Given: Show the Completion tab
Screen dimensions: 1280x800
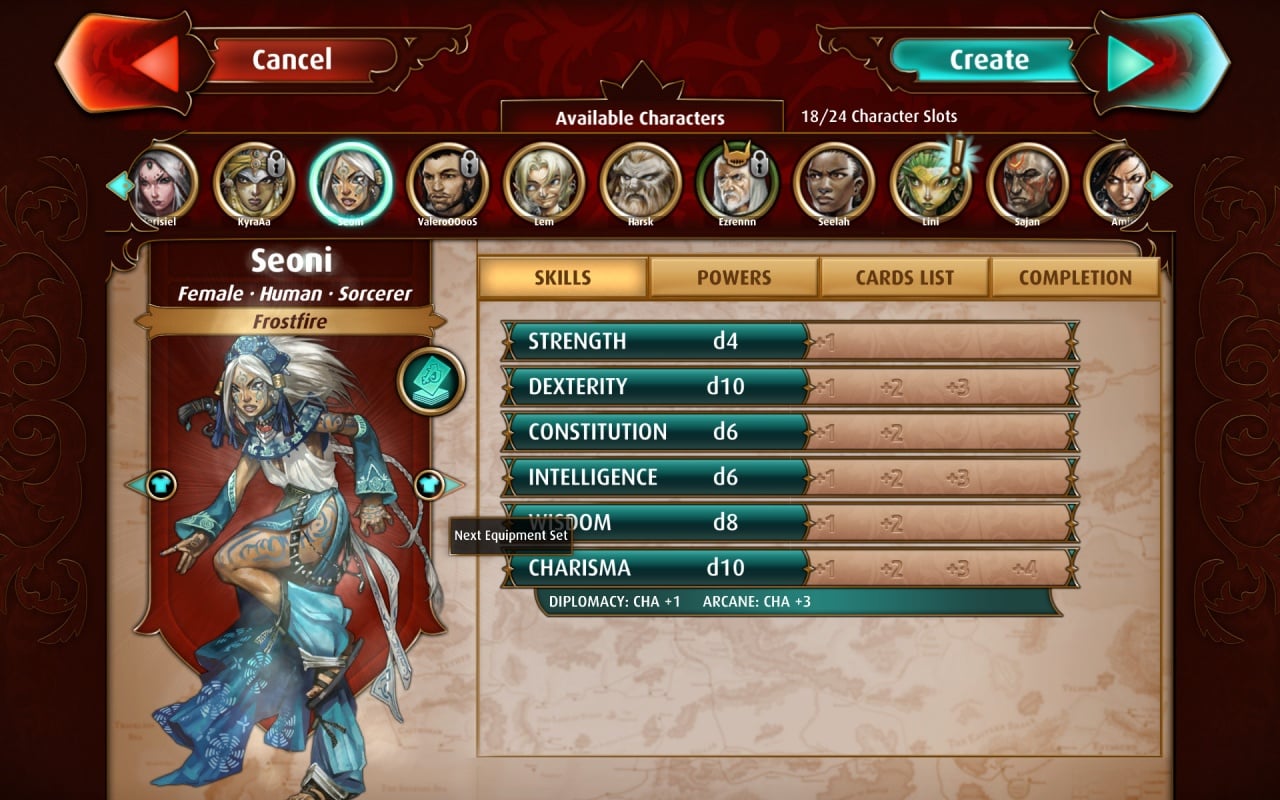Looking at the screenshot, I should click(x=1075, y=278).
